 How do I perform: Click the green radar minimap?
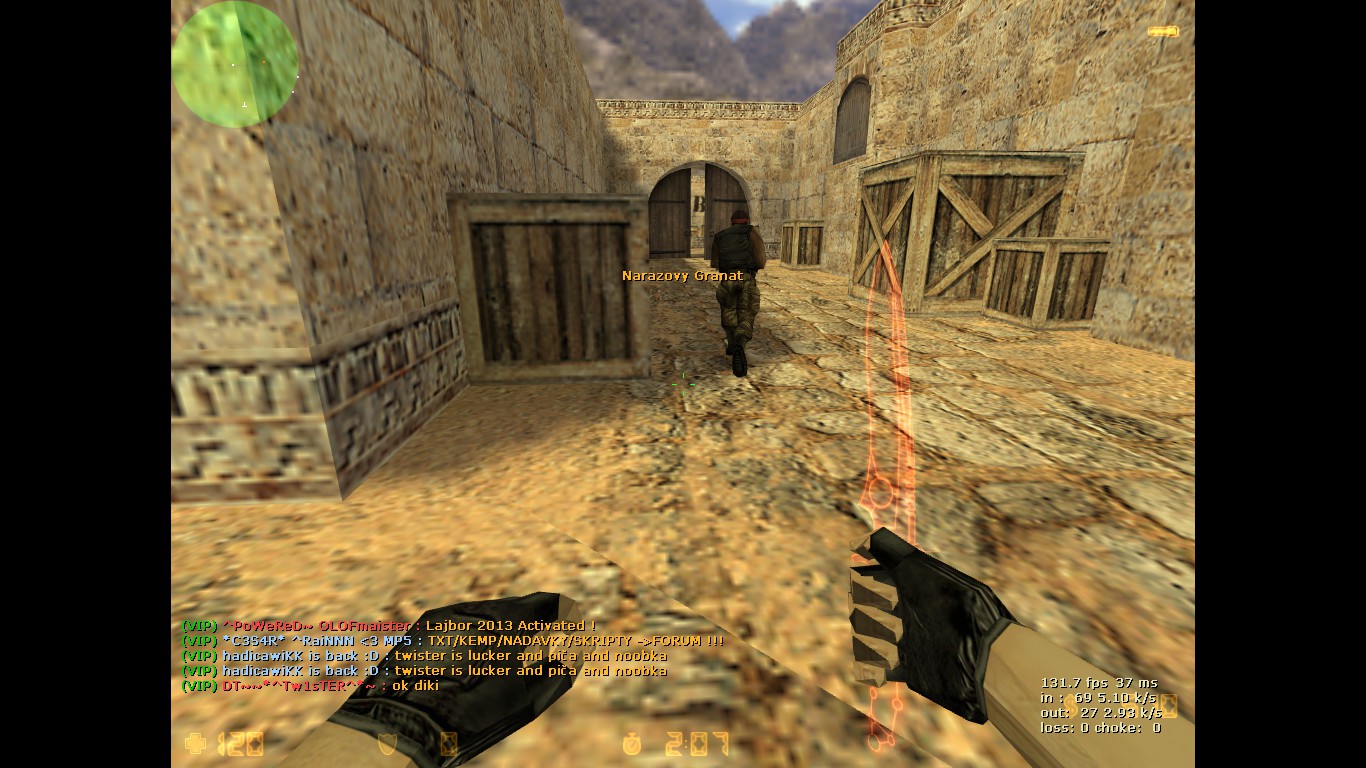pos(235,64)
